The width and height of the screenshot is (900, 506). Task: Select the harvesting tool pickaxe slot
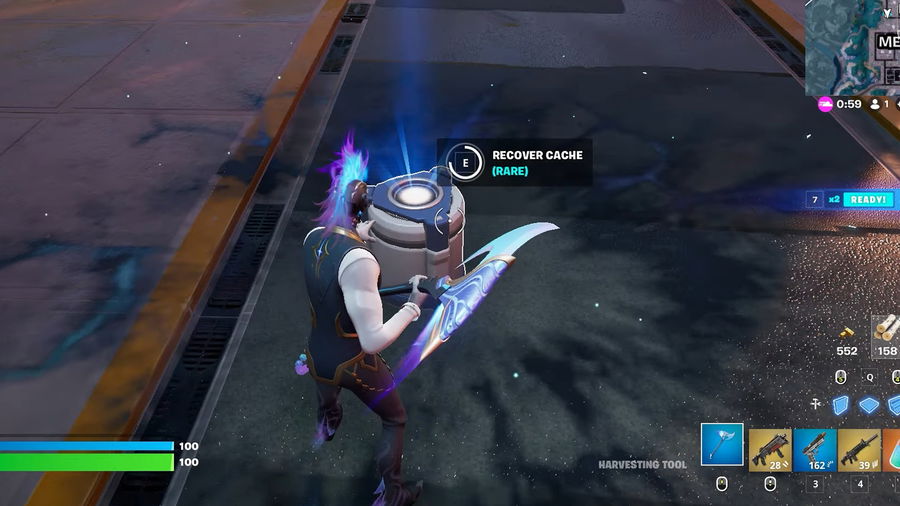(722, 445)
